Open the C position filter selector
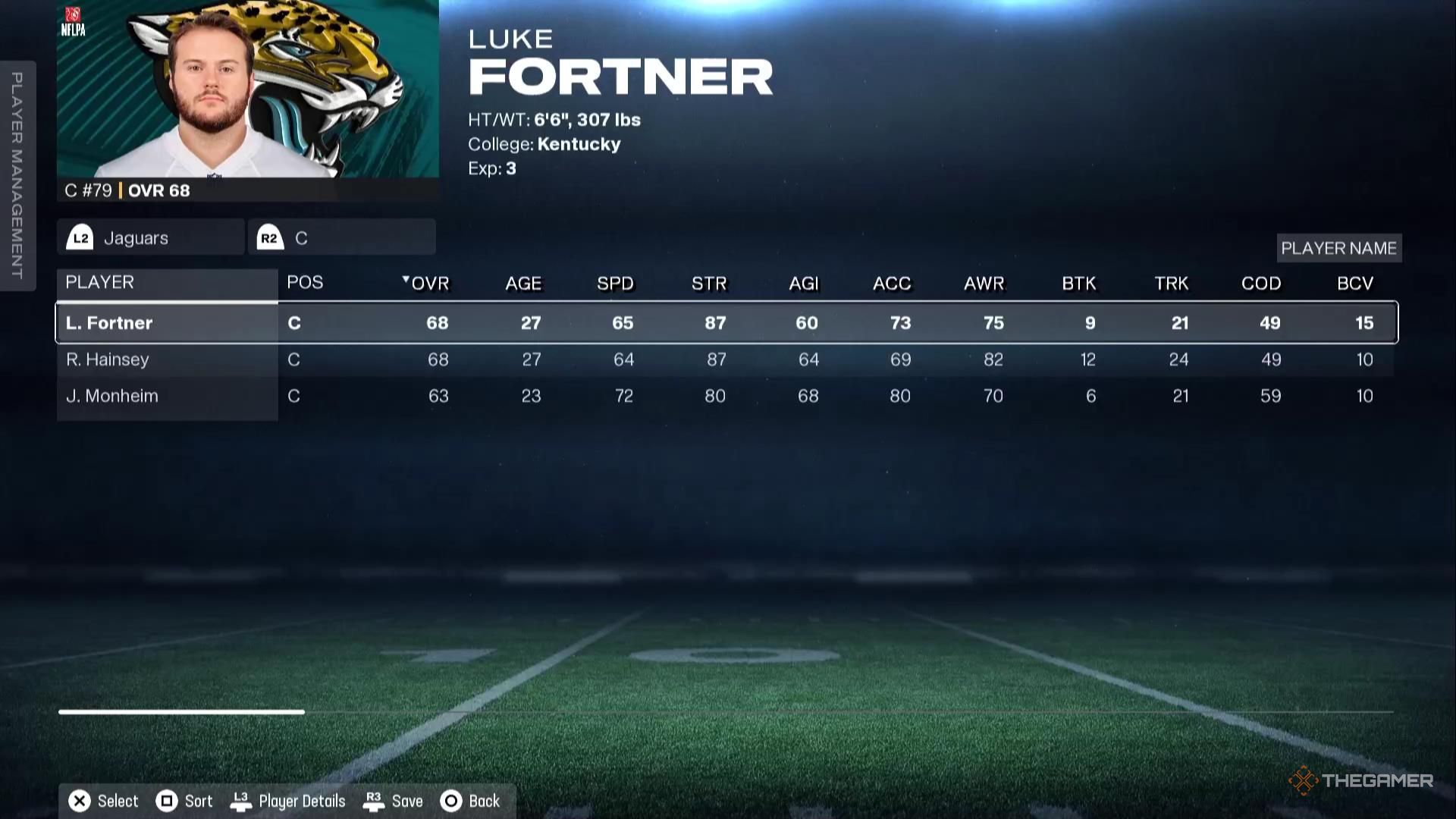 (x=341, y=237)
